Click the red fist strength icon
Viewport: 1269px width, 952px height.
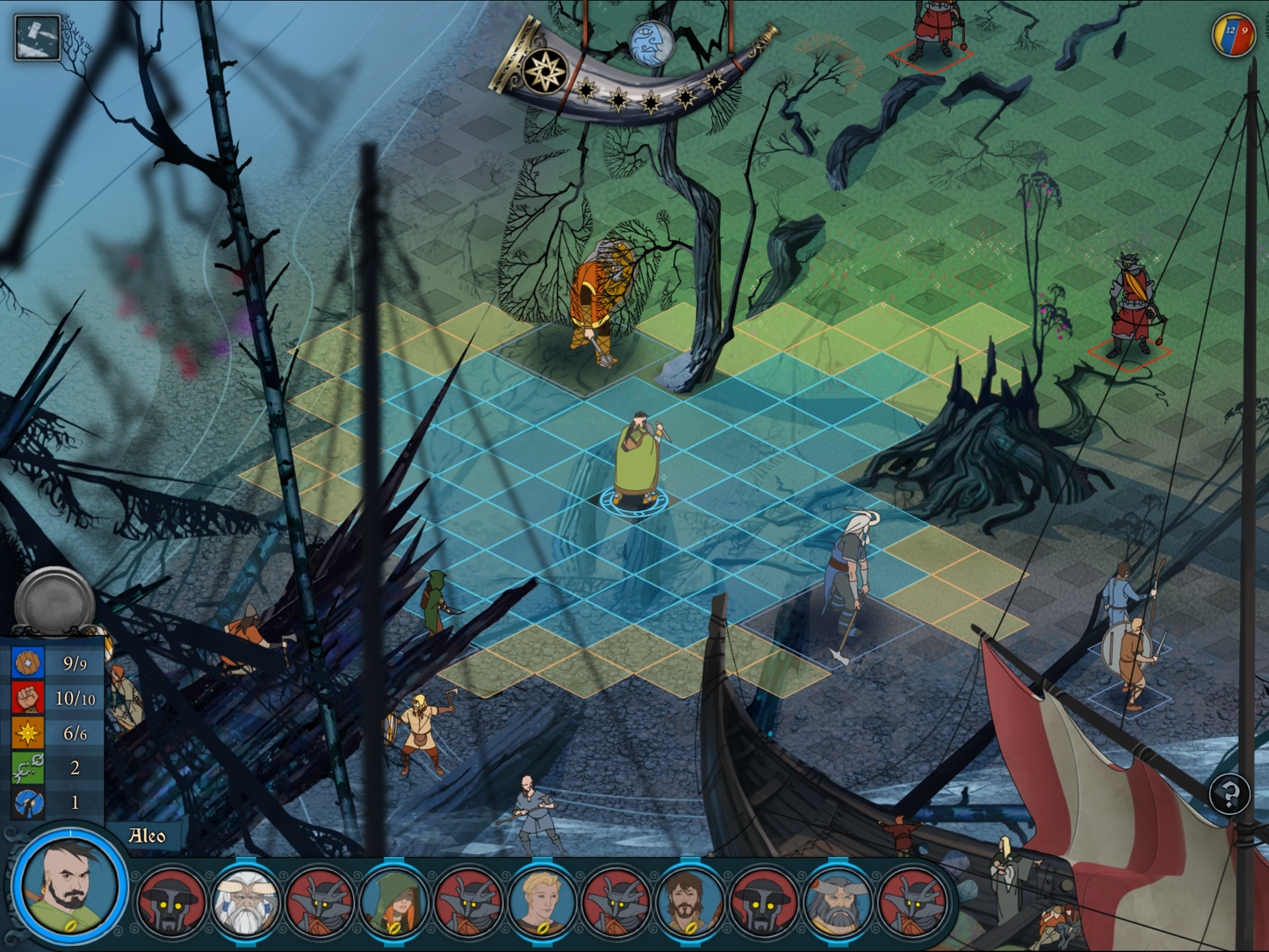pos(26,698)
